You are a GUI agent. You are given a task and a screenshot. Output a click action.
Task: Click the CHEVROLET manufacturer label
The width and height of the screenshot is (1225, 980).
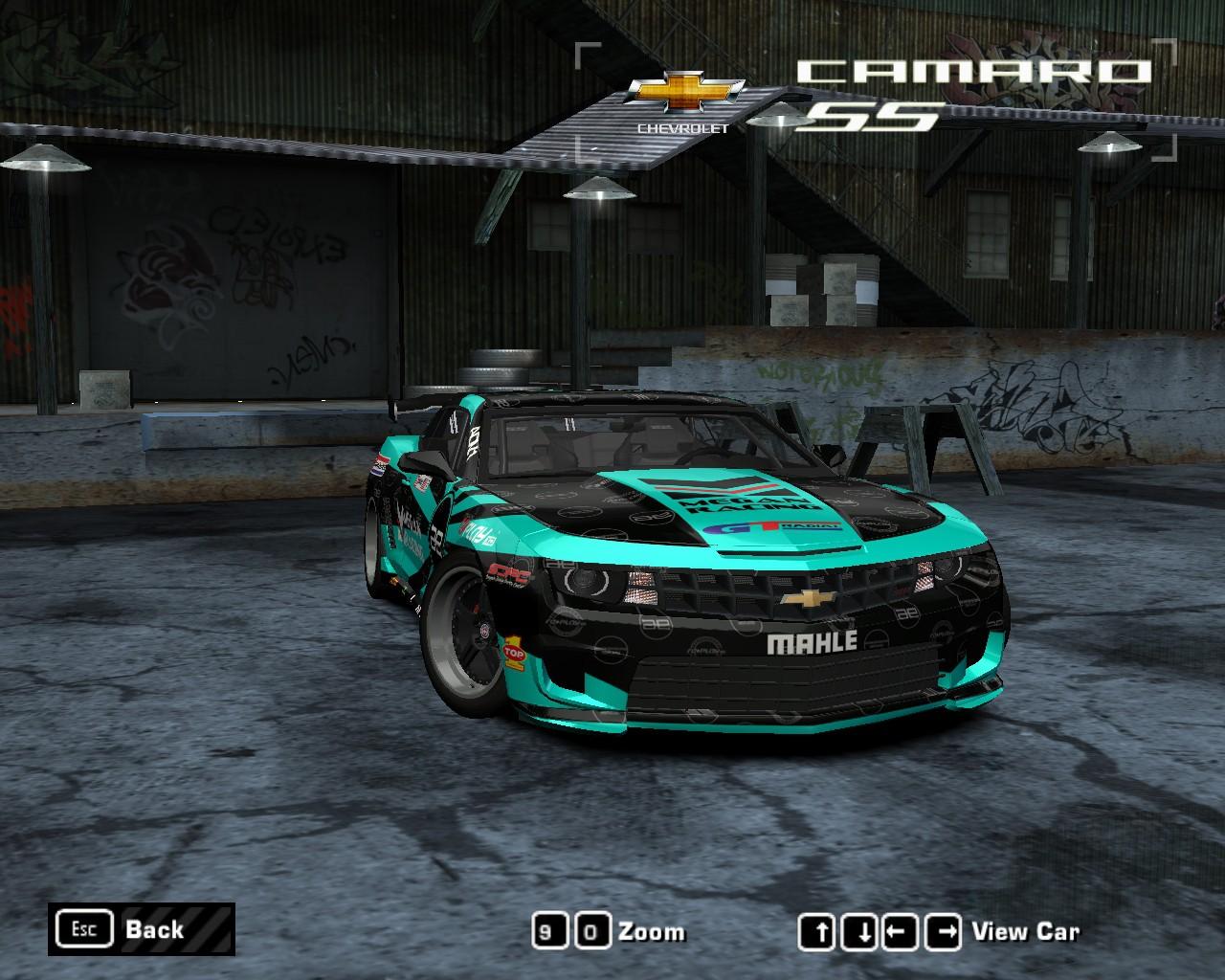point(681,126)
